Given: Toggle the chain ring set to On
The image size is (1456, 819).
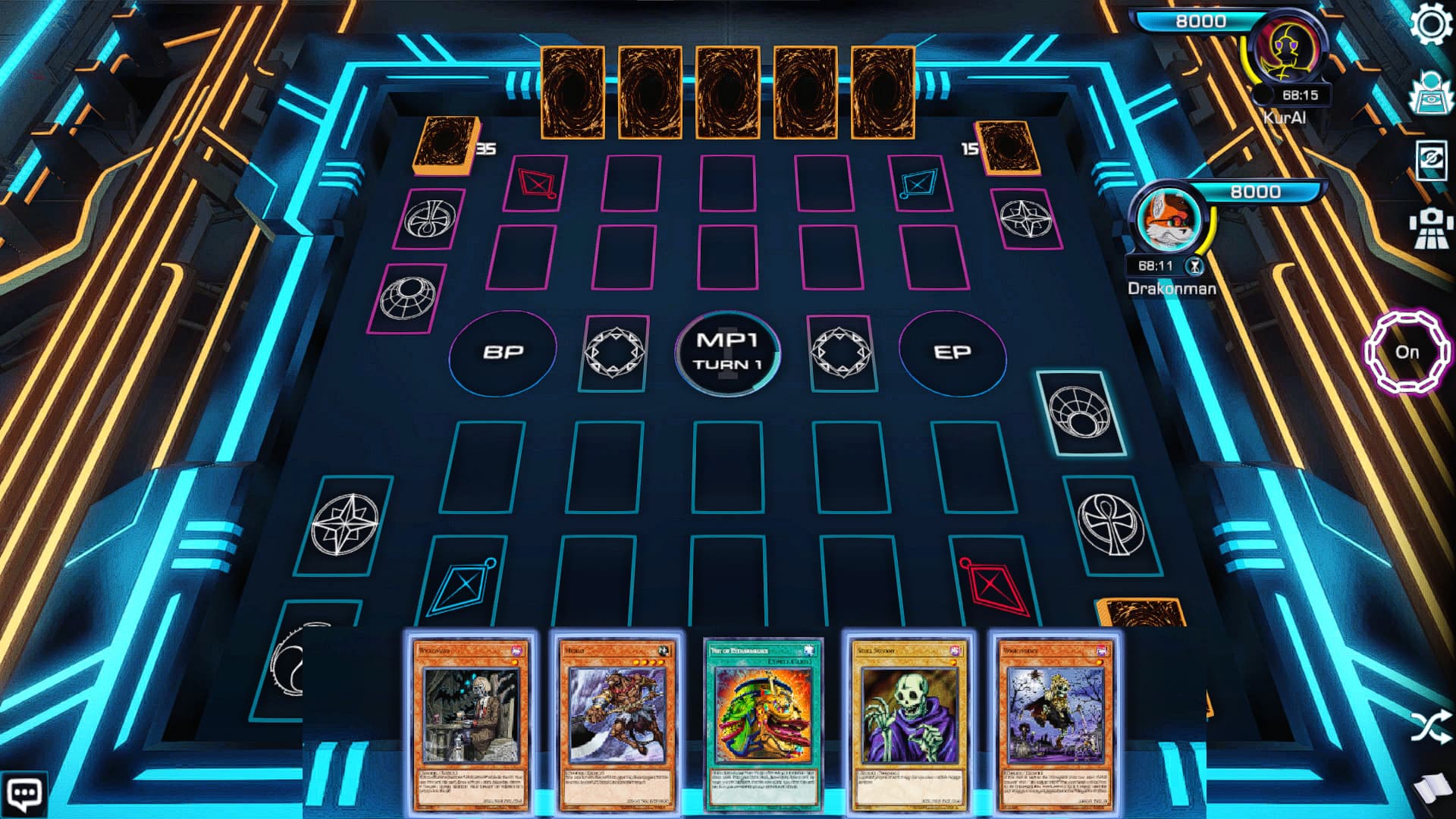Looking at the screenshot, I should click(x=1407, y=352).
